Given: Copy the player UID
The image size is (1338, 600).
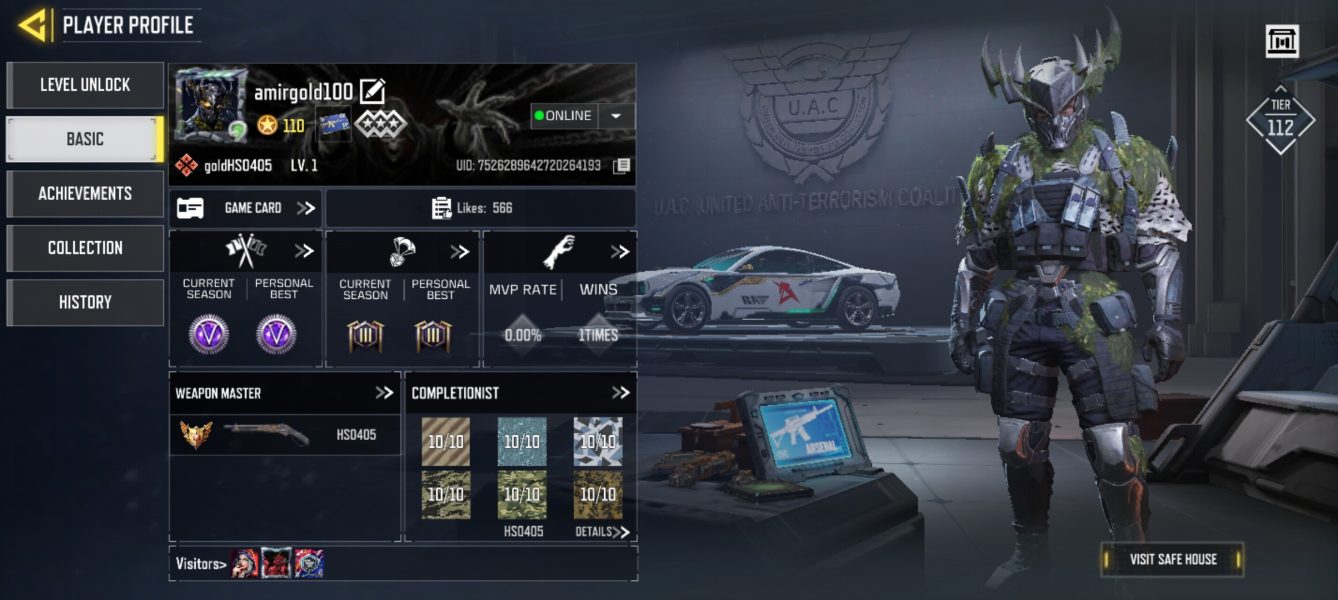Looking at the screenshot, I should tap(621, 165).
